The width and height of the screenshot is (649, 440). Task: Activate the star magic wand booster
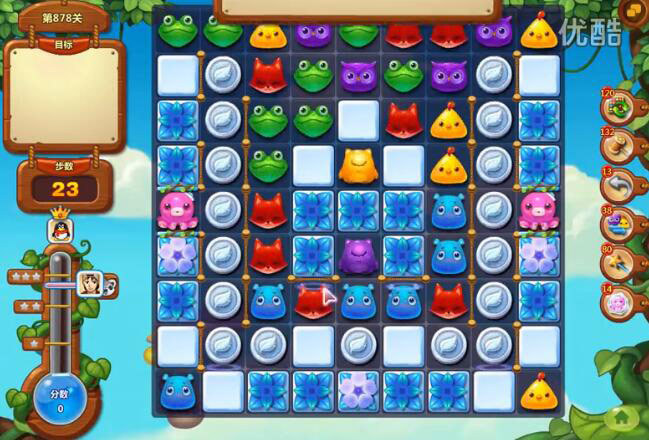[615, 263]
